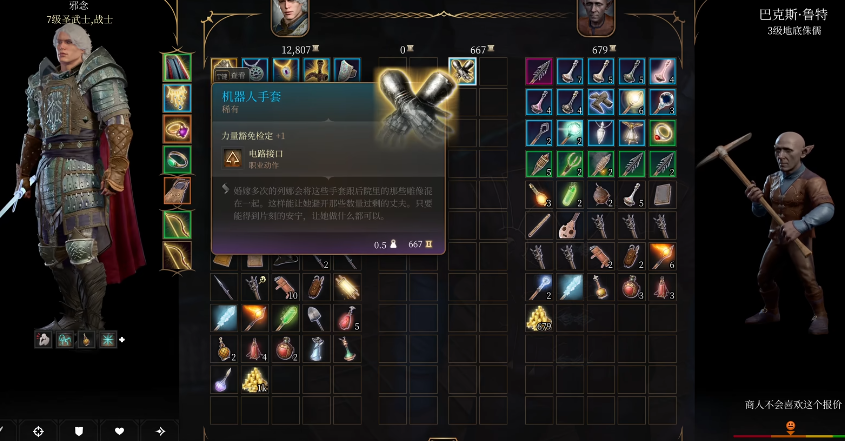Select the glowing green vial from merchant
Screen dimensions: 845x441
571,194
